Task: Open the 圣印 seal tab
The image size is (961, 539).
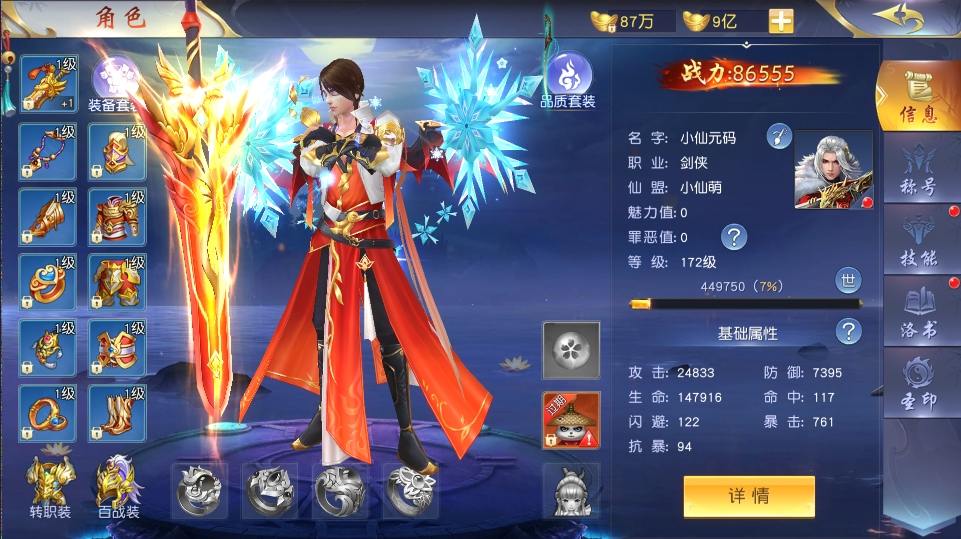Action: (917, 384)
